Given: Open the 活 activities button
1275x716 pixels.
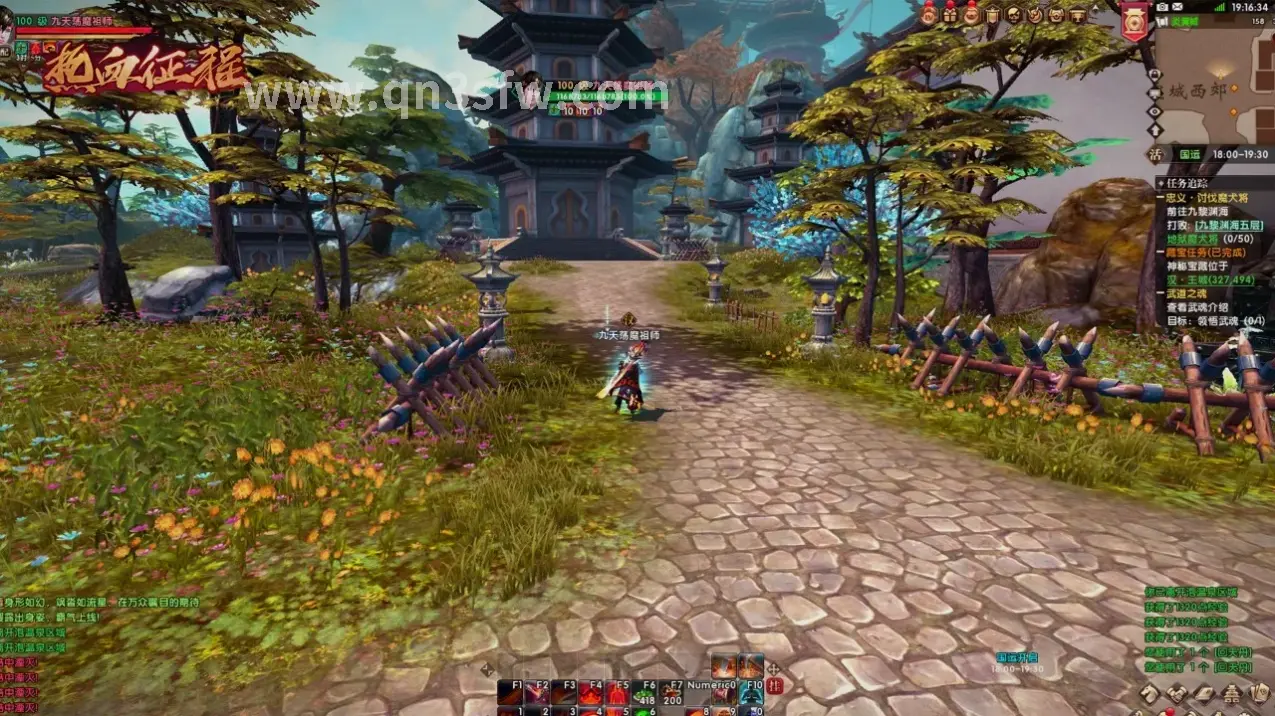Looking at the screenshot, I should (1155, 154).
